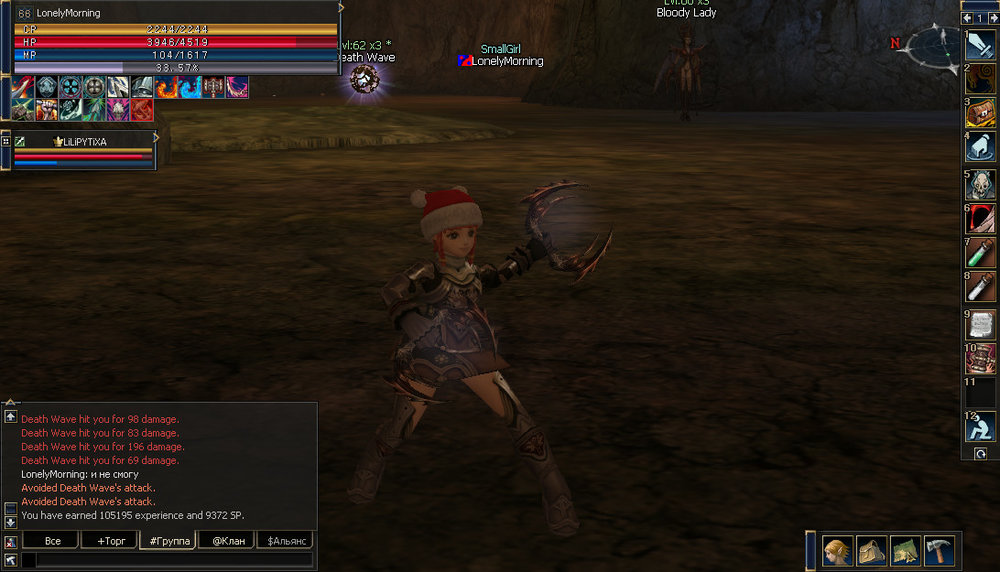Open the @Клан chat tab

[225, 541]
